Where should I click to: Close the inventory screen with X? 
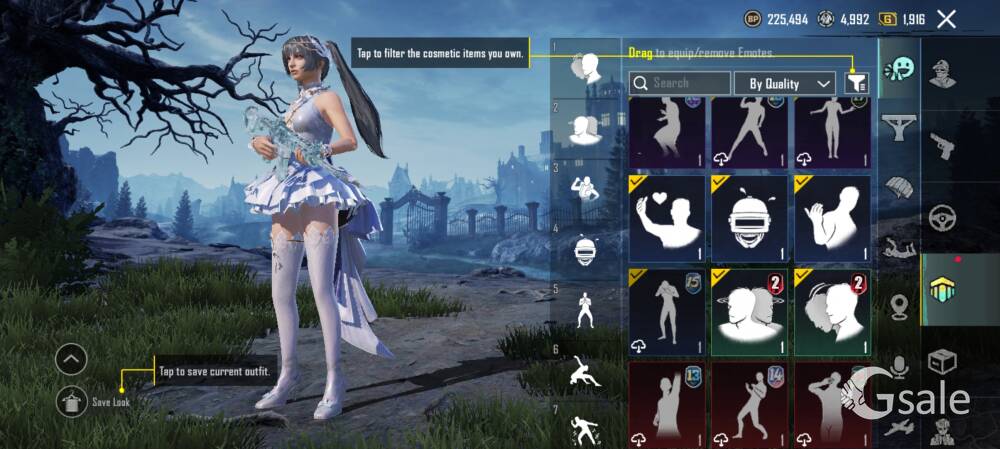tap(946, 19)
